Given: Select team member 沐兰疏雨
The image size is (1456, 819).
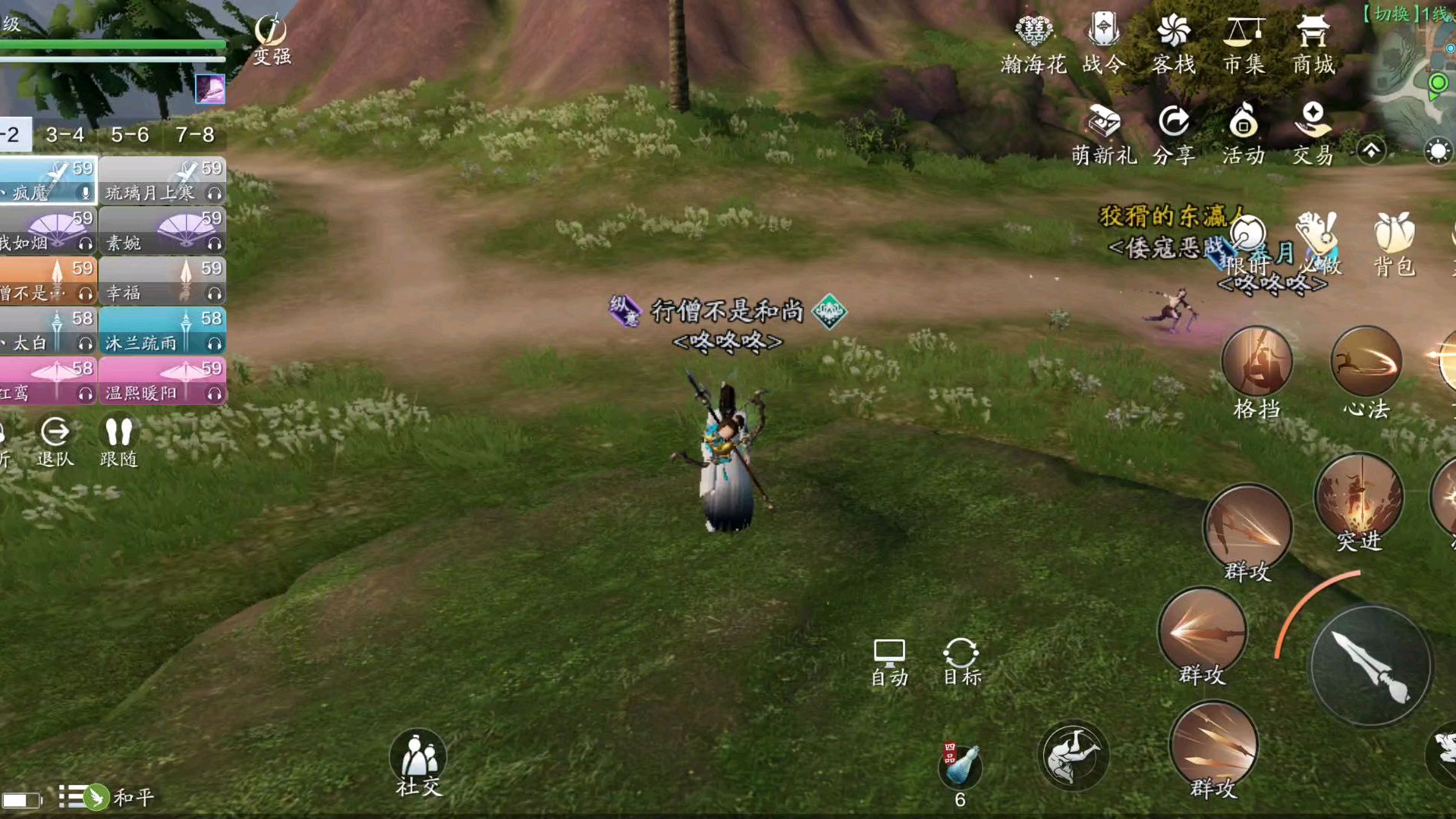Looking at the screenshot, I should pyautogui.click(x=162, y=331).
